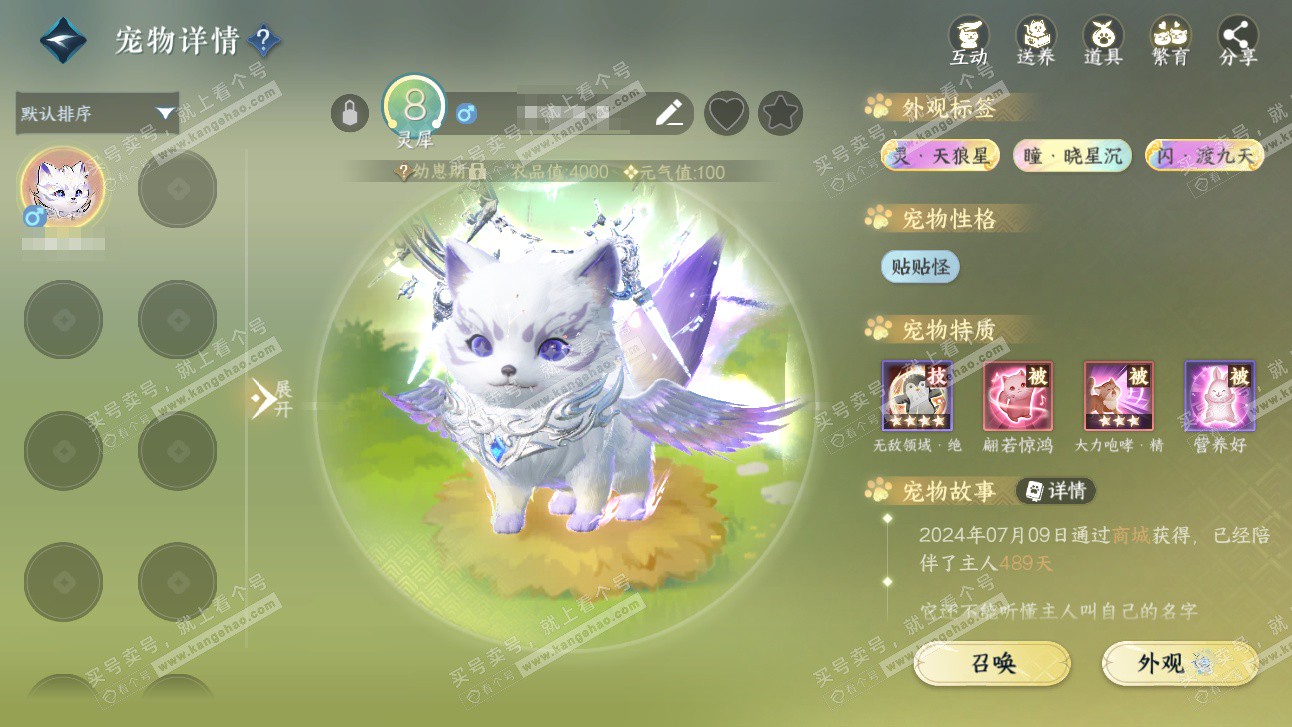Open pet story 详情 details
This screenshot has height=727, width=1292.
[x=1056, y=491]
